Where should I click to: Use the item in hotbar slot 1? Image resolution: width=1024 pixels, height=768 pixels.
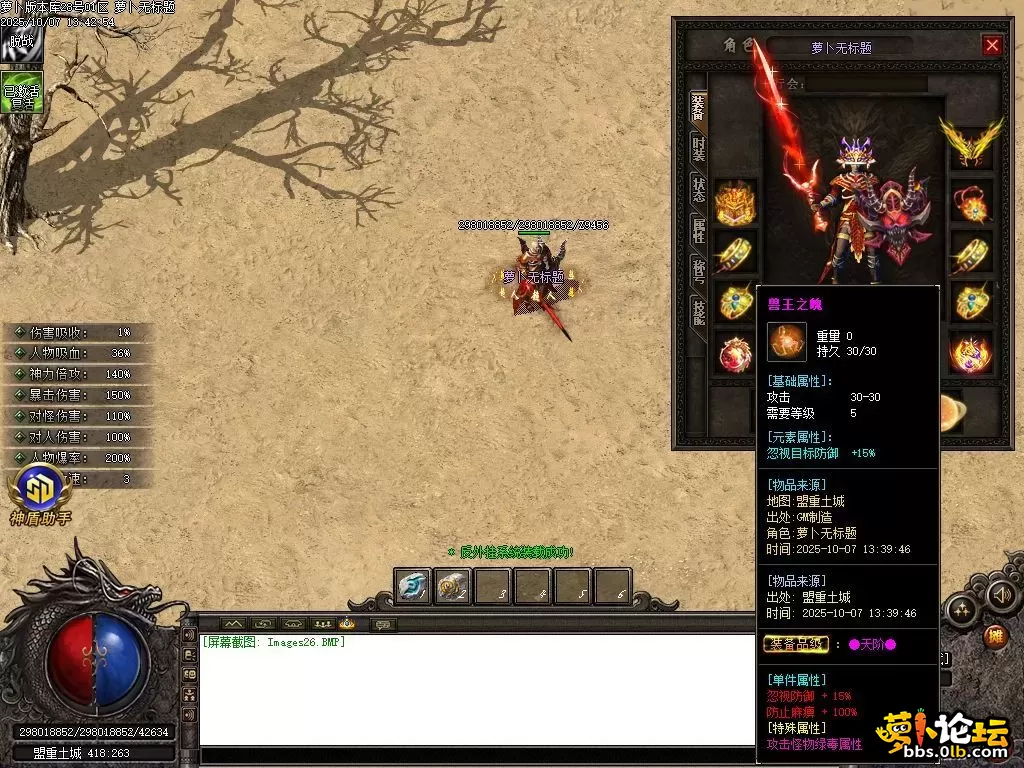pyautogui.click(x=412, y=587)
